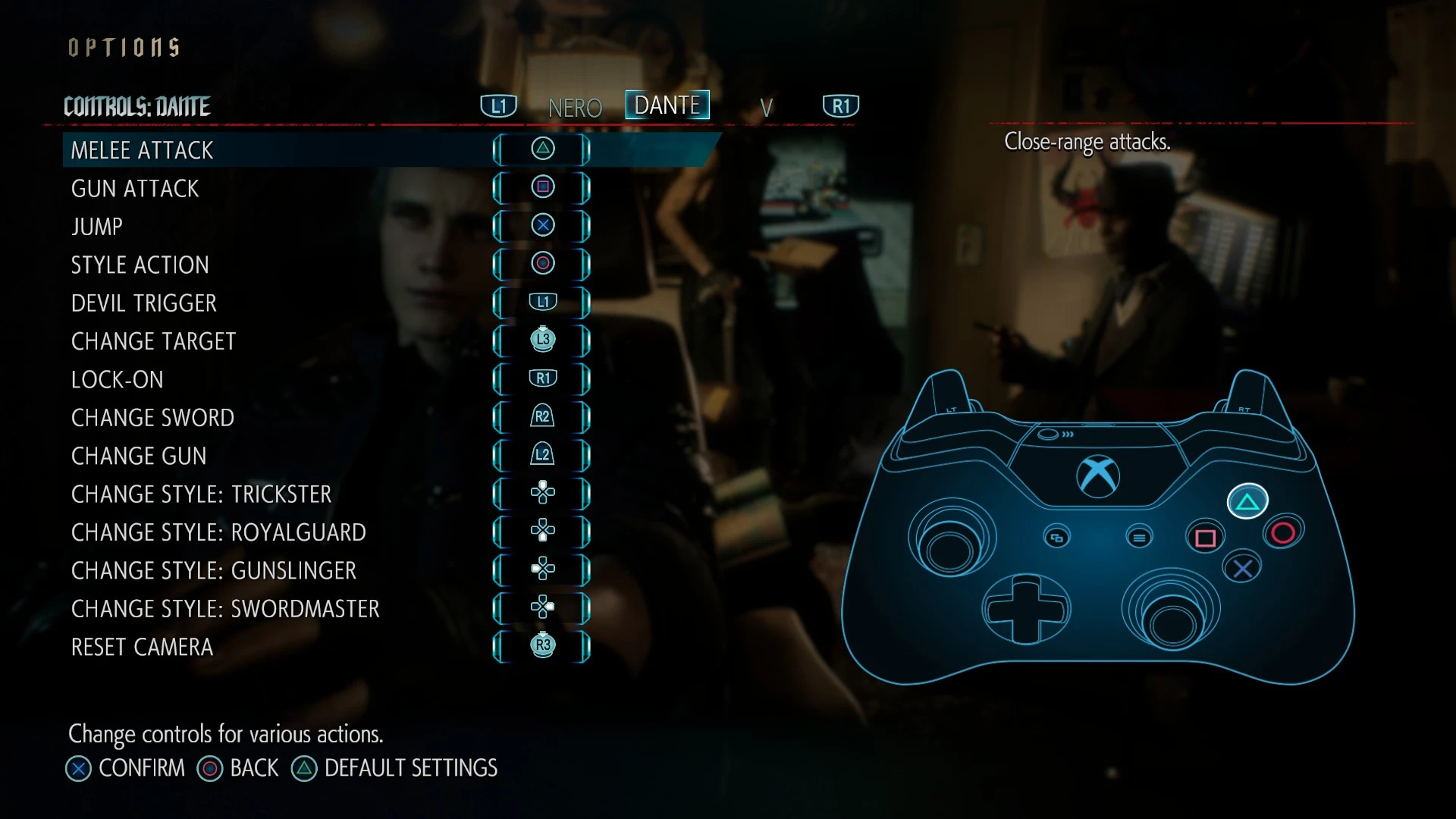The width and height of the screenshot is (1456, 819).
Task: Choose the Change Target entry
Action: pos(154,341)
